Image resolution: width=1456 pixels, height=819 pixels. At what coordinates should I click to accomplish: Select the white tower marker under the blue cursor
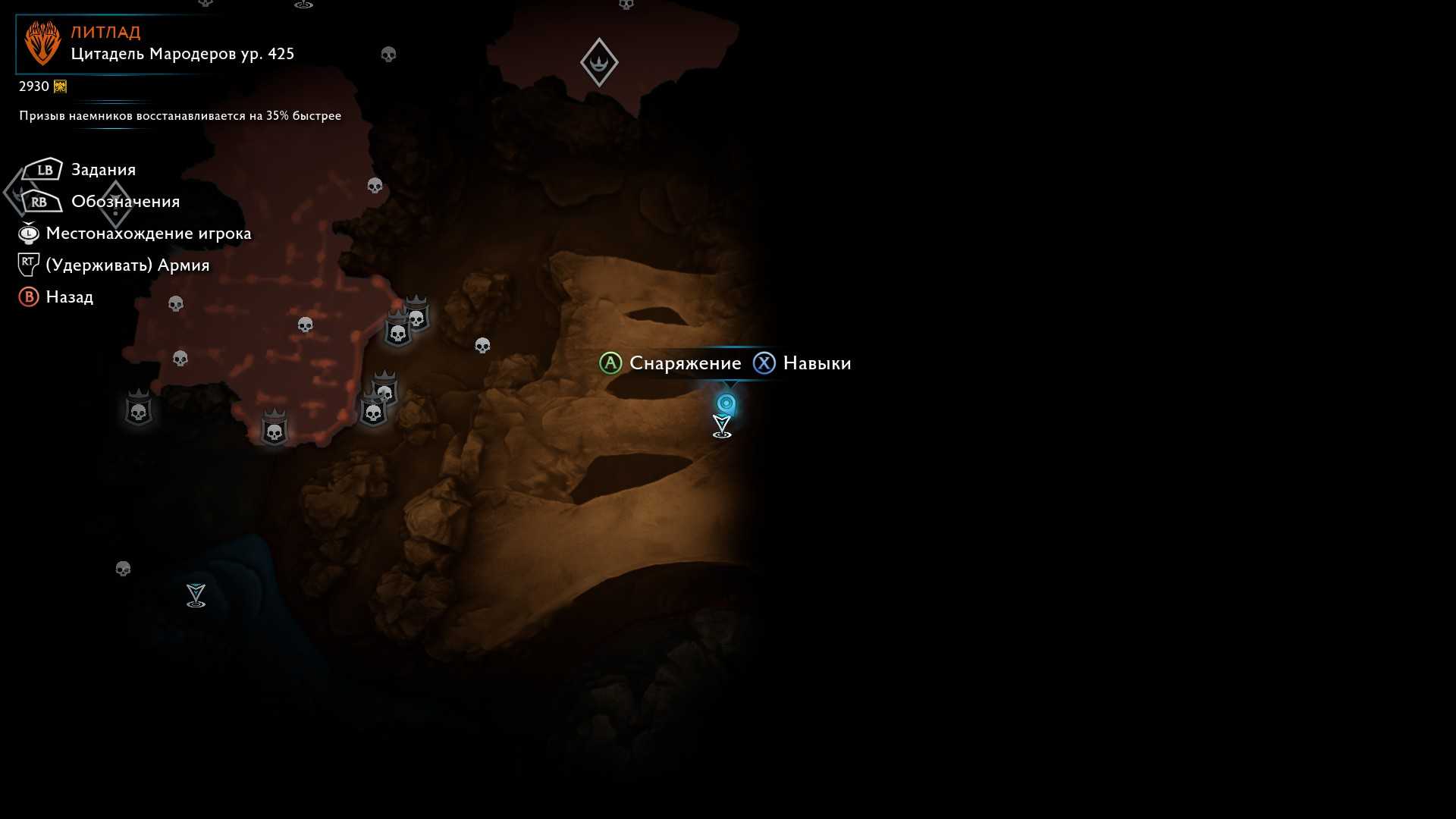coord(722,426)
